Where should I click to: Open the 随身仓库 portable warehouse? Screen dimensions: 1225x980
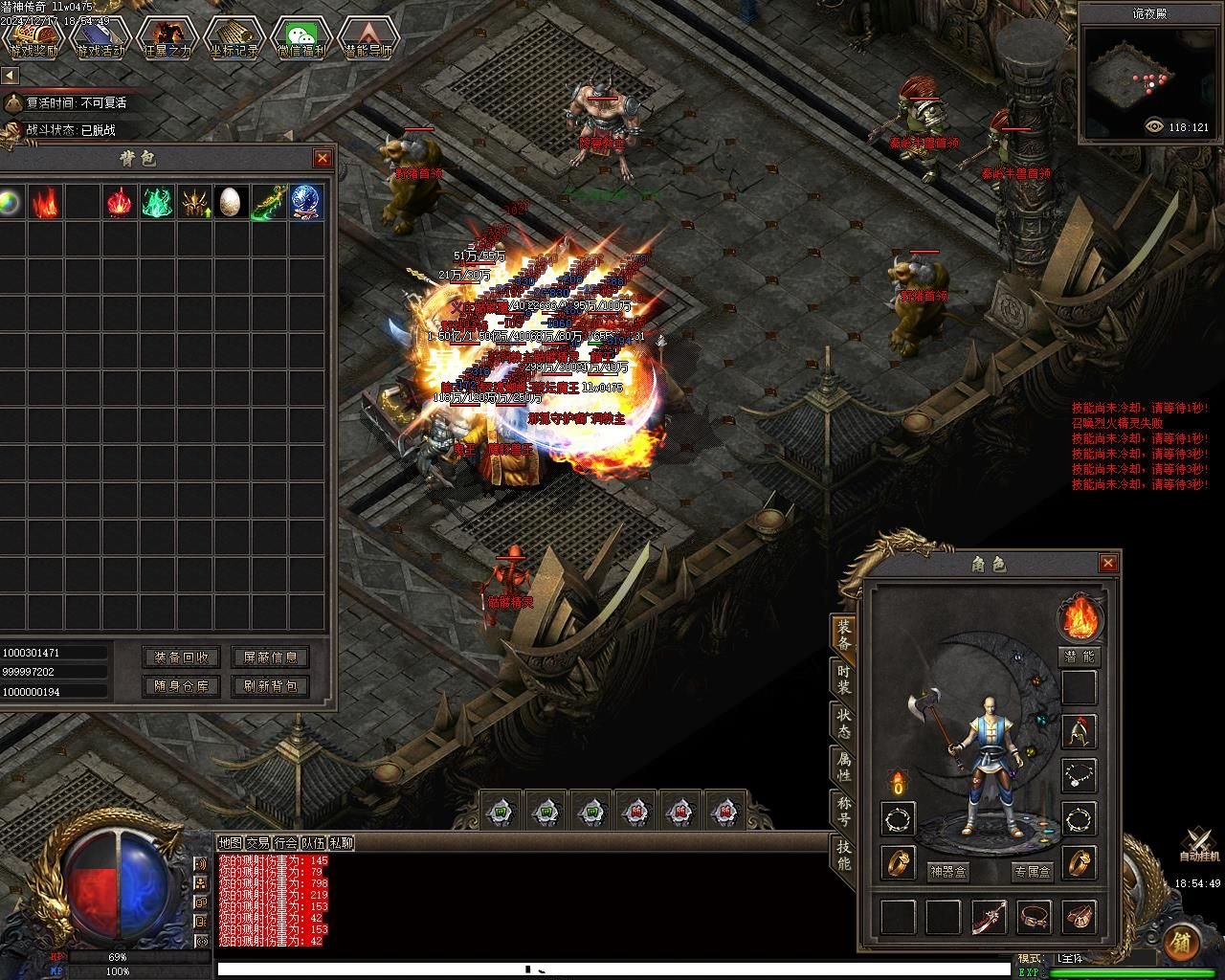click(x=182, y=686)
